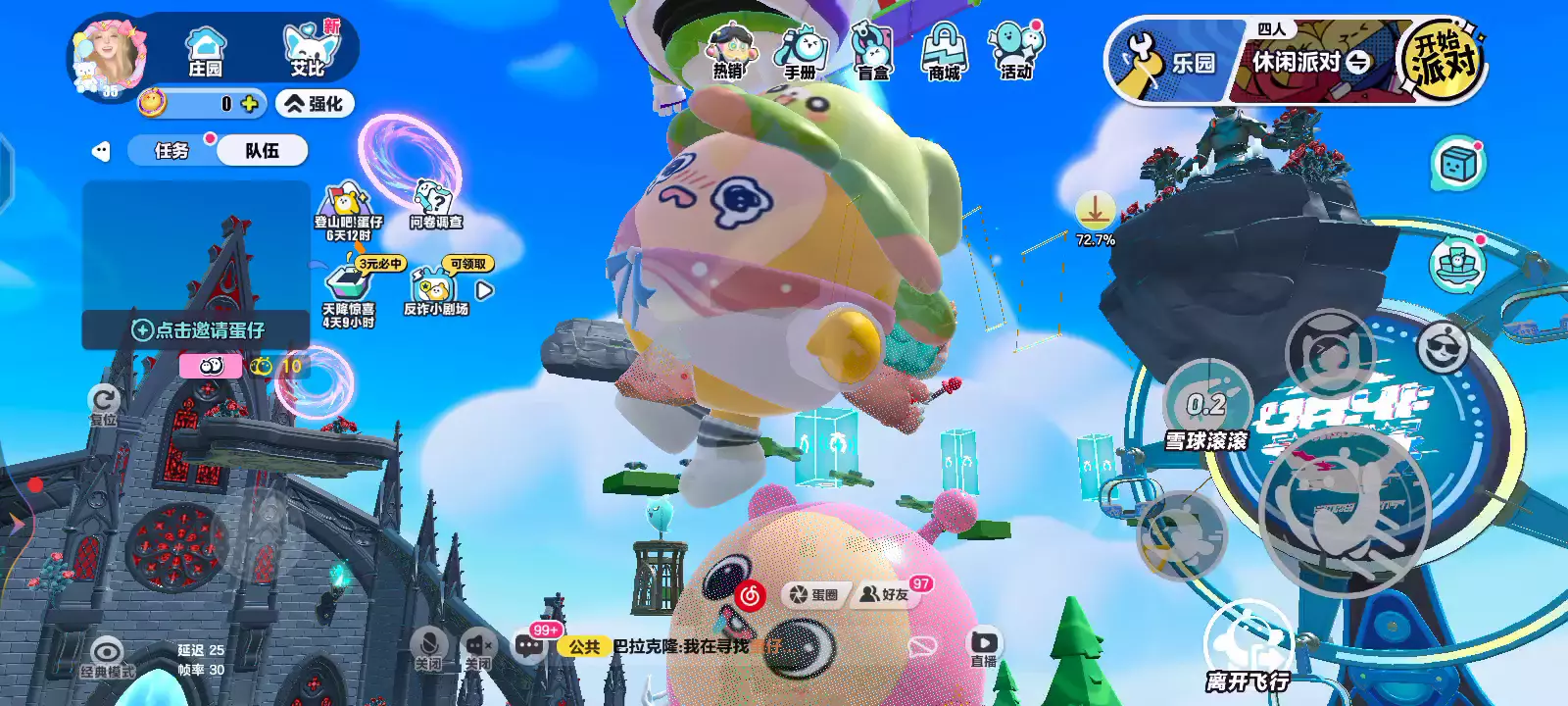Open the 活动 events menu
This screenshot has height=706, width=1568.
(x=1016, y=52)
